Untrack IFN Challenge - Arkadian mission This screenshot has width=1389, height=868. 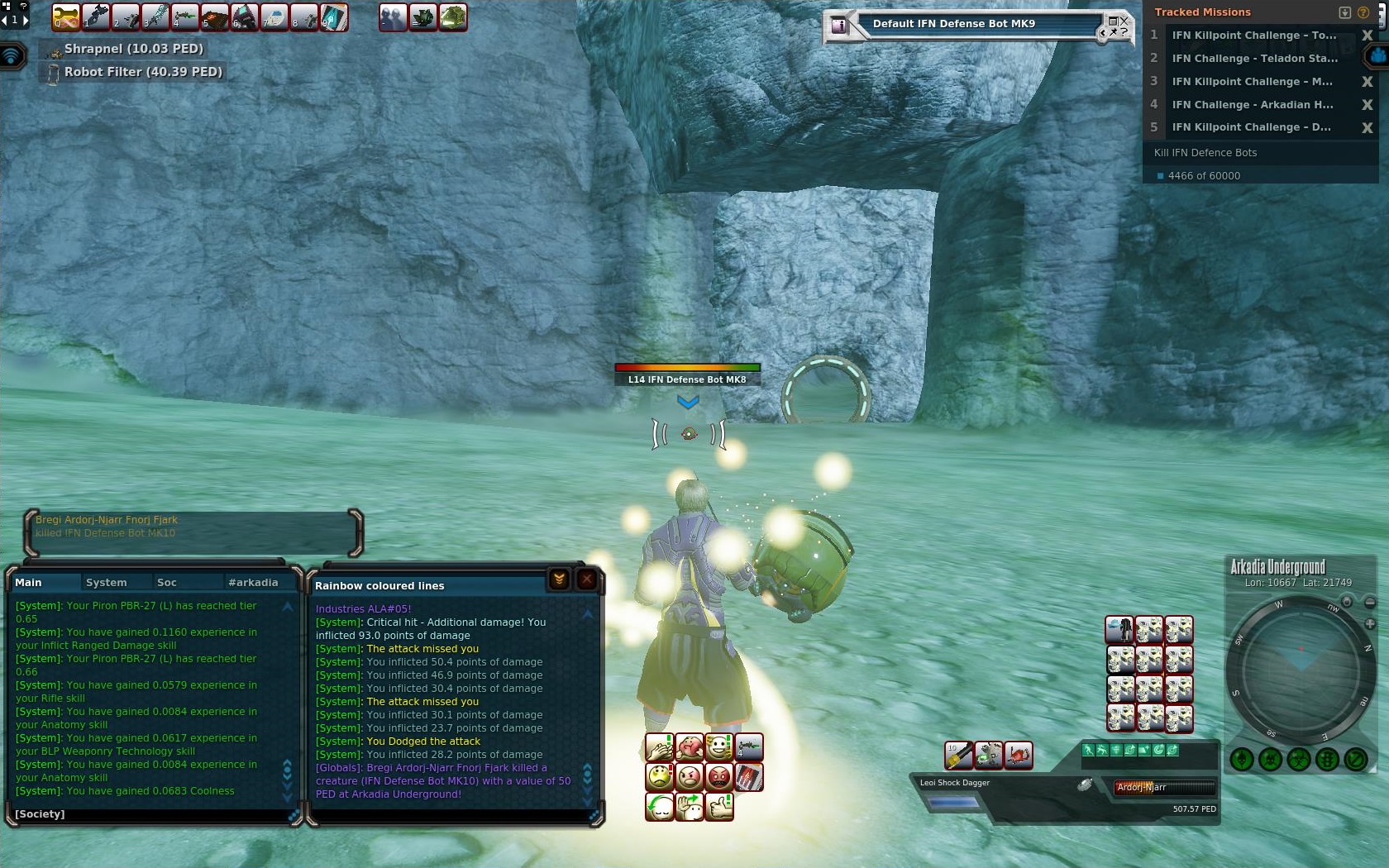click(x=1367, y=105)
